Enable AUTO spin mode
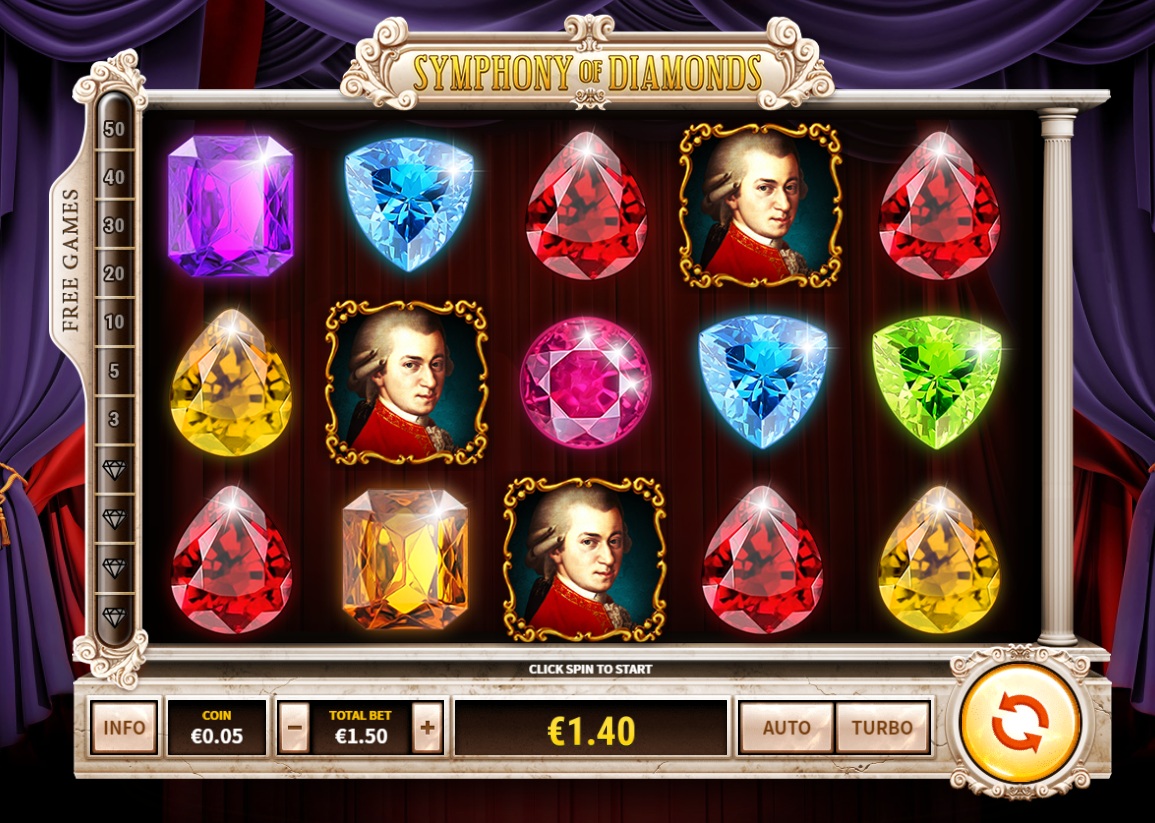Image resolution: width=1155 pixels, height=823 pixels. click(786, 727)
